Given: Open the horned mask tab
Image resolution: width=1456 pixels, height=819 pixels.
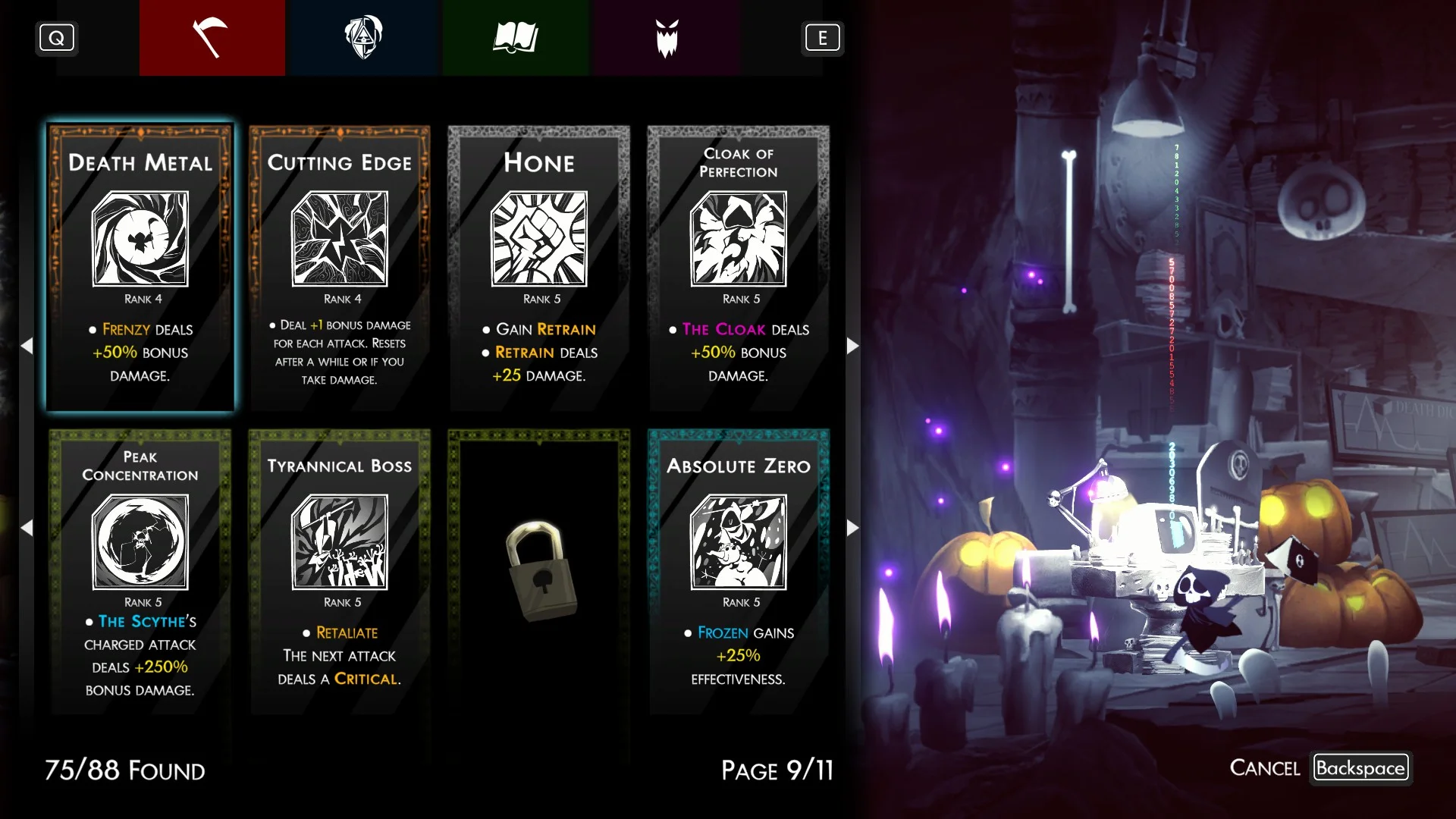Looking at the screenshot, I should [x=667, y=38].
